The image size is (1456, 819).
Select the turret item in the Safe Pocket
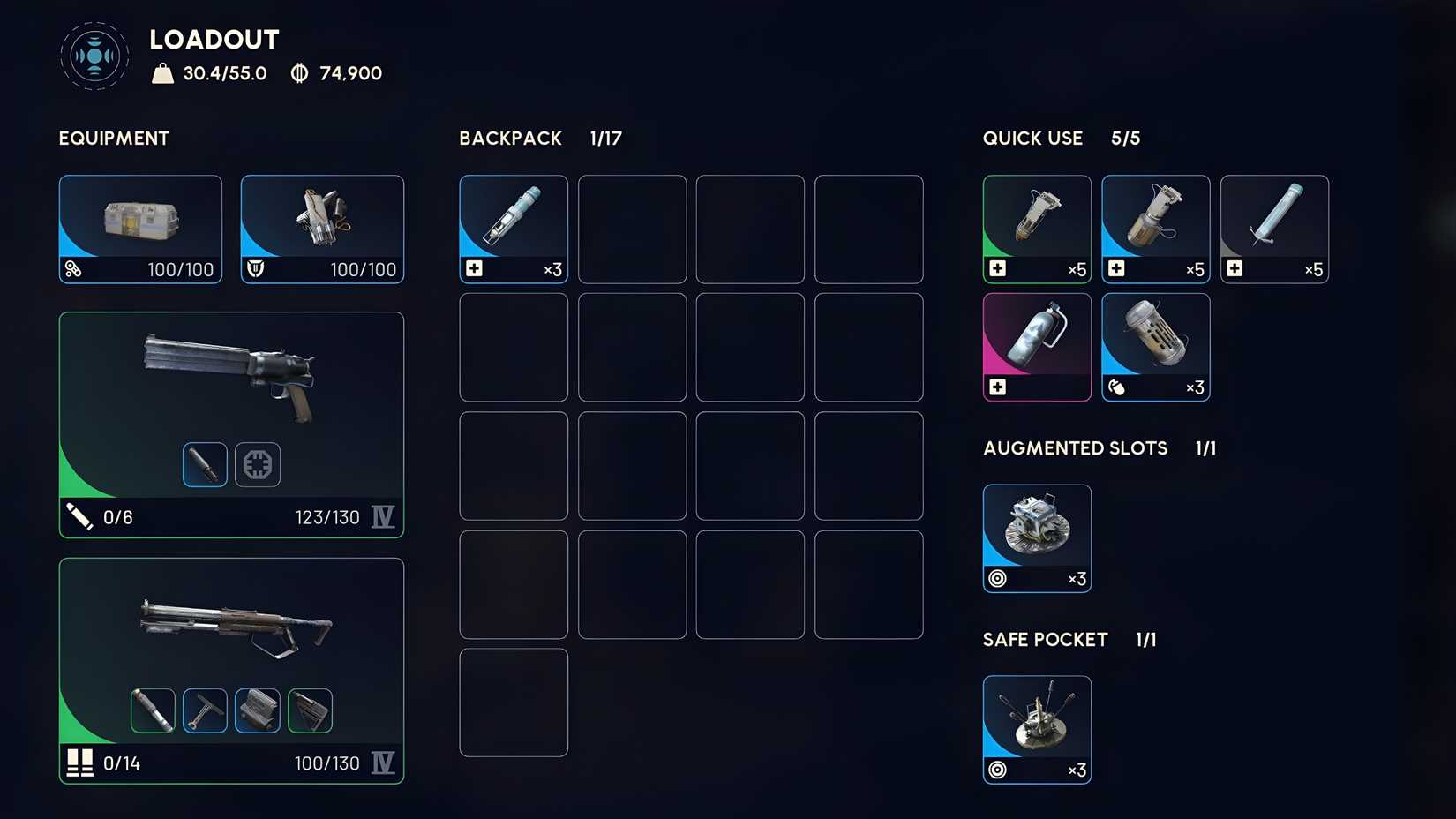point(1036,724)
